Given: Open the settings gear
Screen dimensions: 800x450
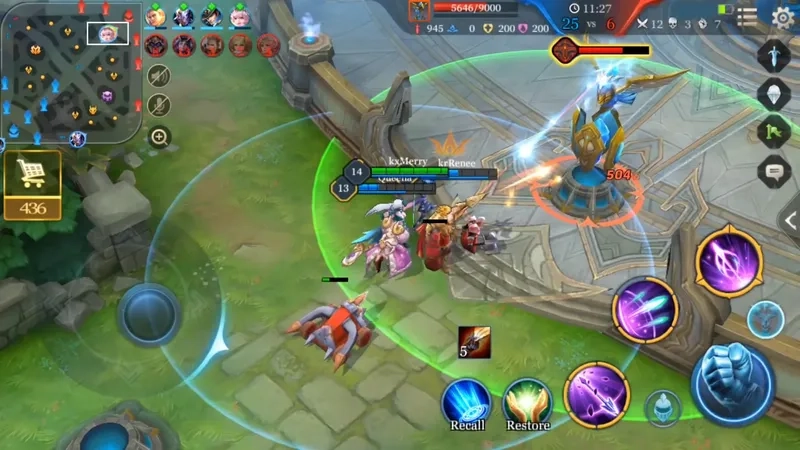Looking at the screenshot, I should 782,16.
